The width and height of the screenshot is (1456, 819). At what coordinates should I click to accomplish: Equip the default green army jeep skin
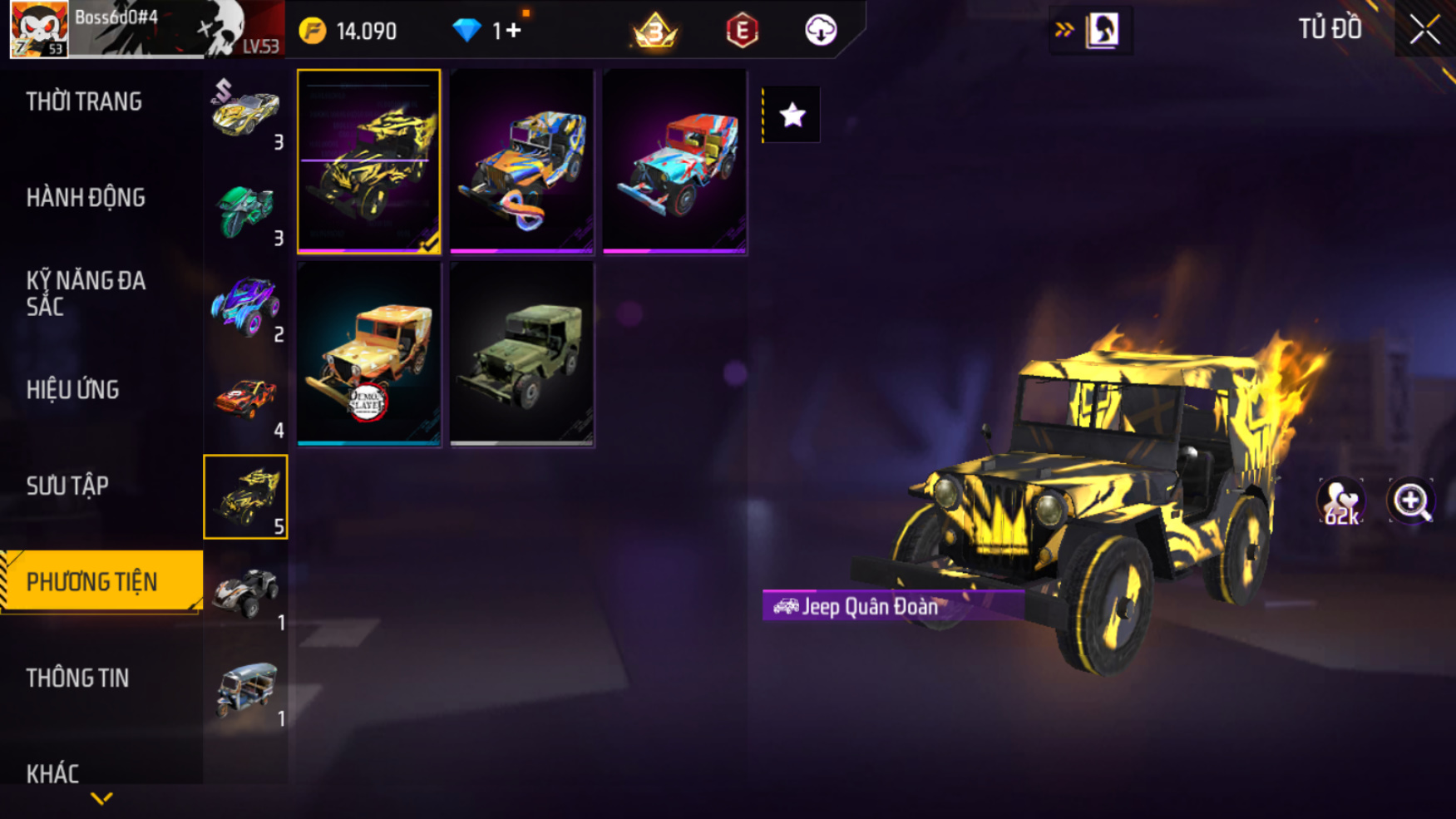coord(521,354)
